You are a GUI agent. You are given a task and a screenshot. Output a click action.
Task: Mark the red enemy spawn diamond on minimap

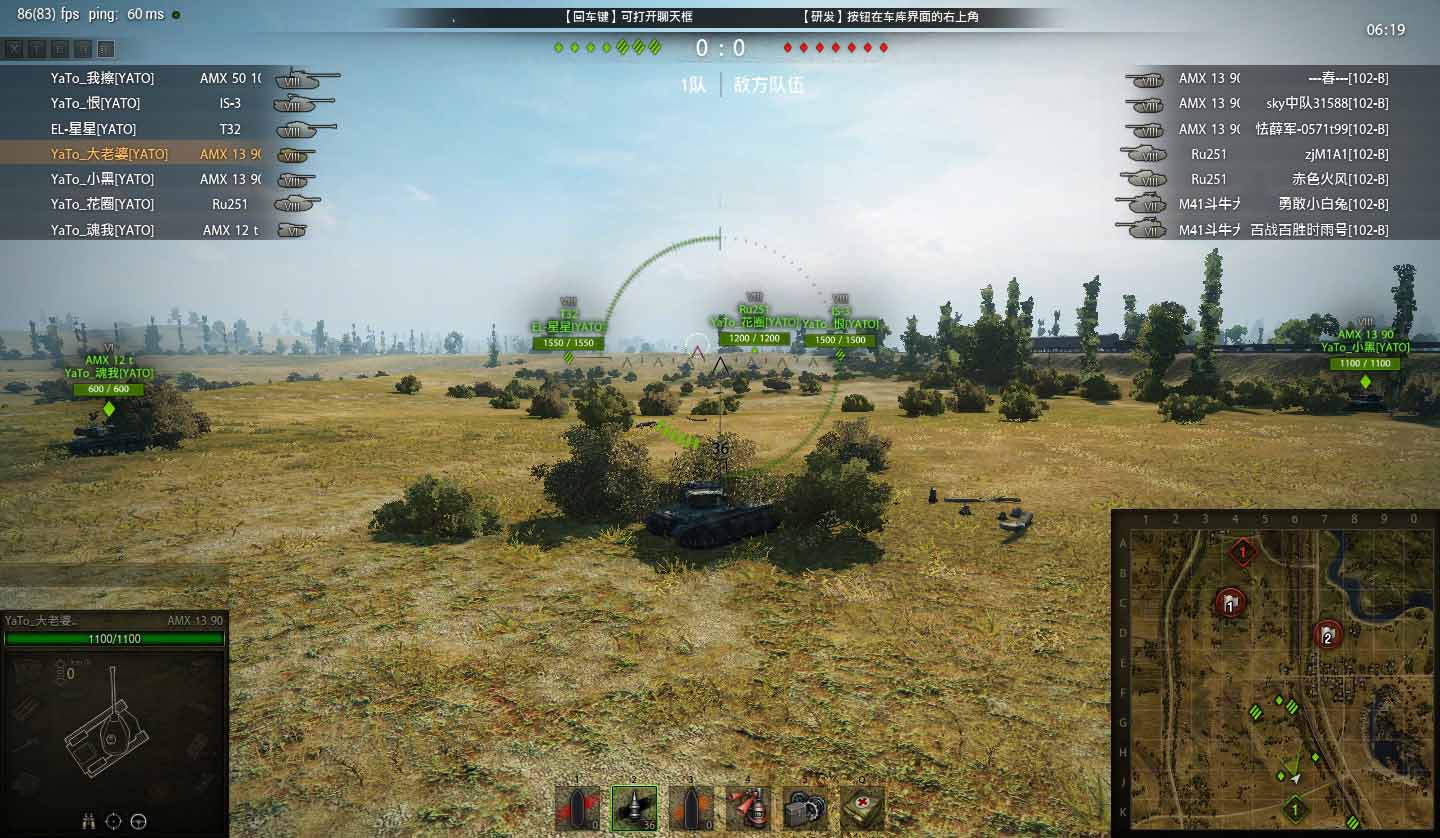point(1243,551)
